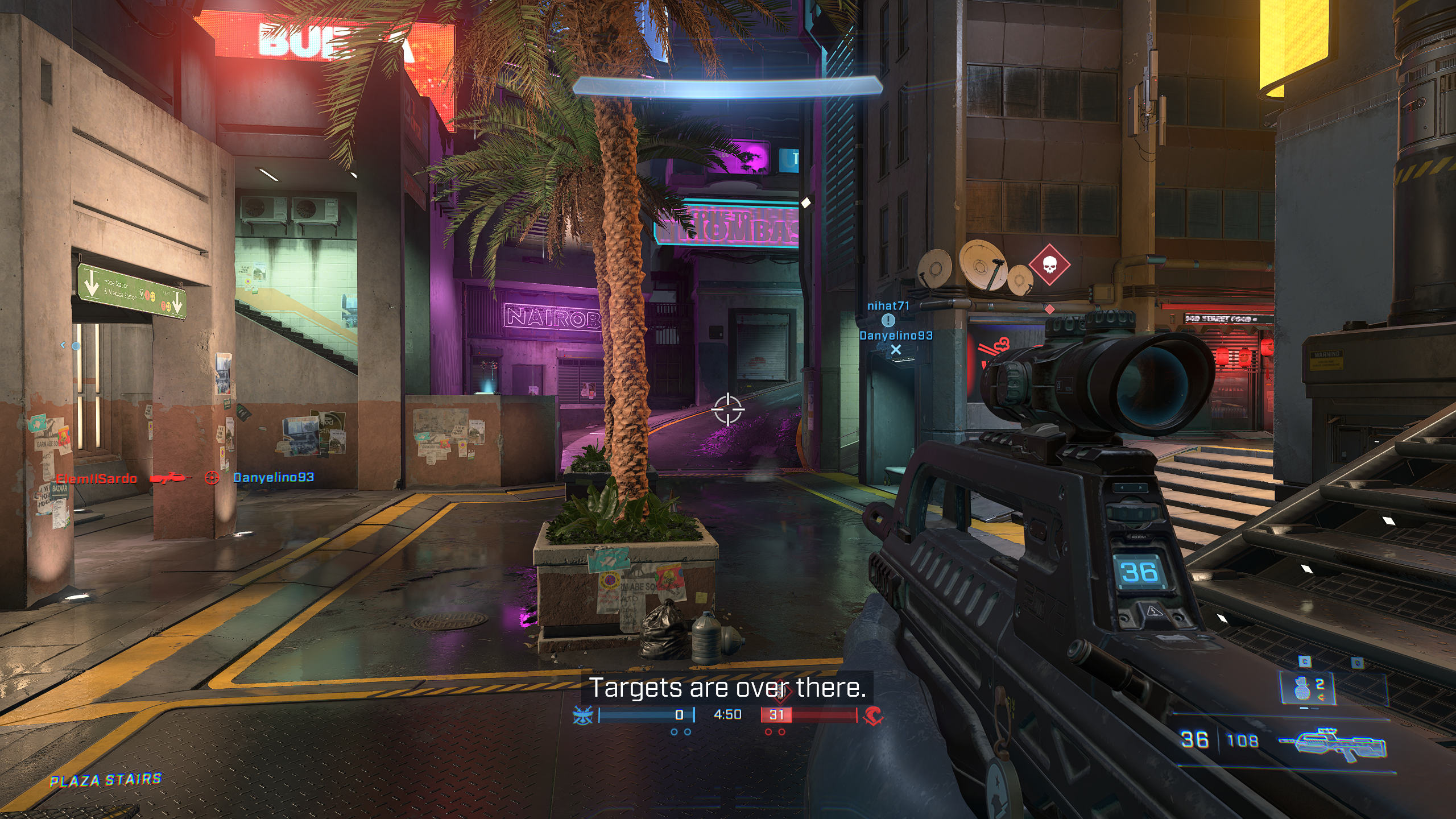This screenshot has width=1456, height=819.
Task: Click nihat71's teammate marker
Action: [888, 321]
